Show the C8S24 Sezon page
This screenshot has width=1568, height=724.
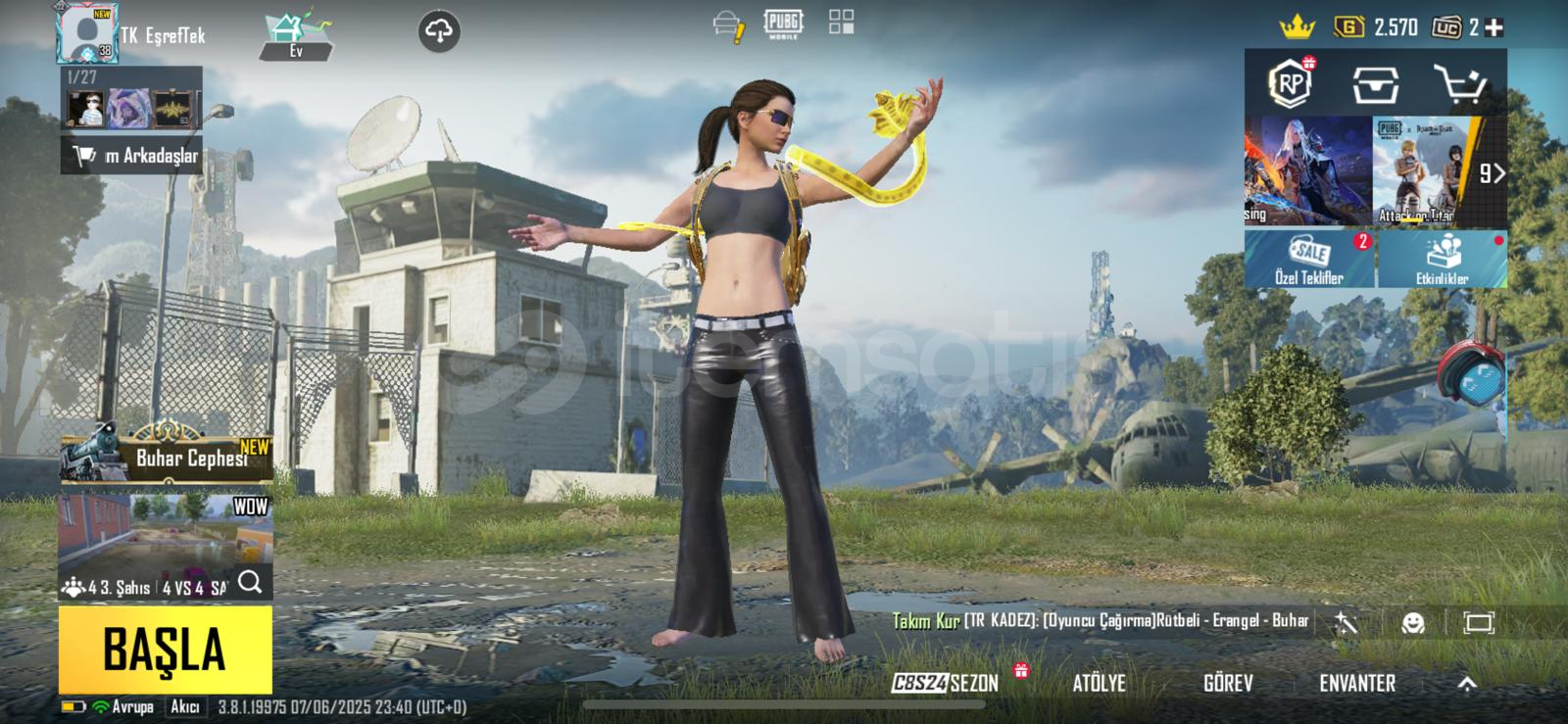point(946,683)
